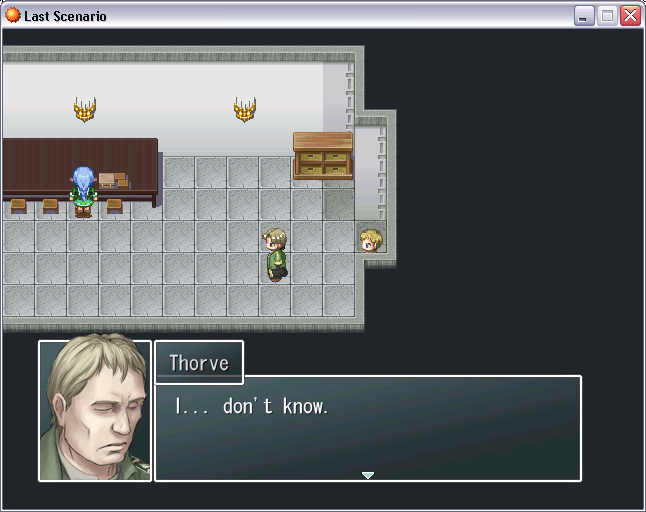Image resolution: width=646 pixels, height=512 pixels.
Task: Close the Last Scenario window
Action: pos(630,15)
